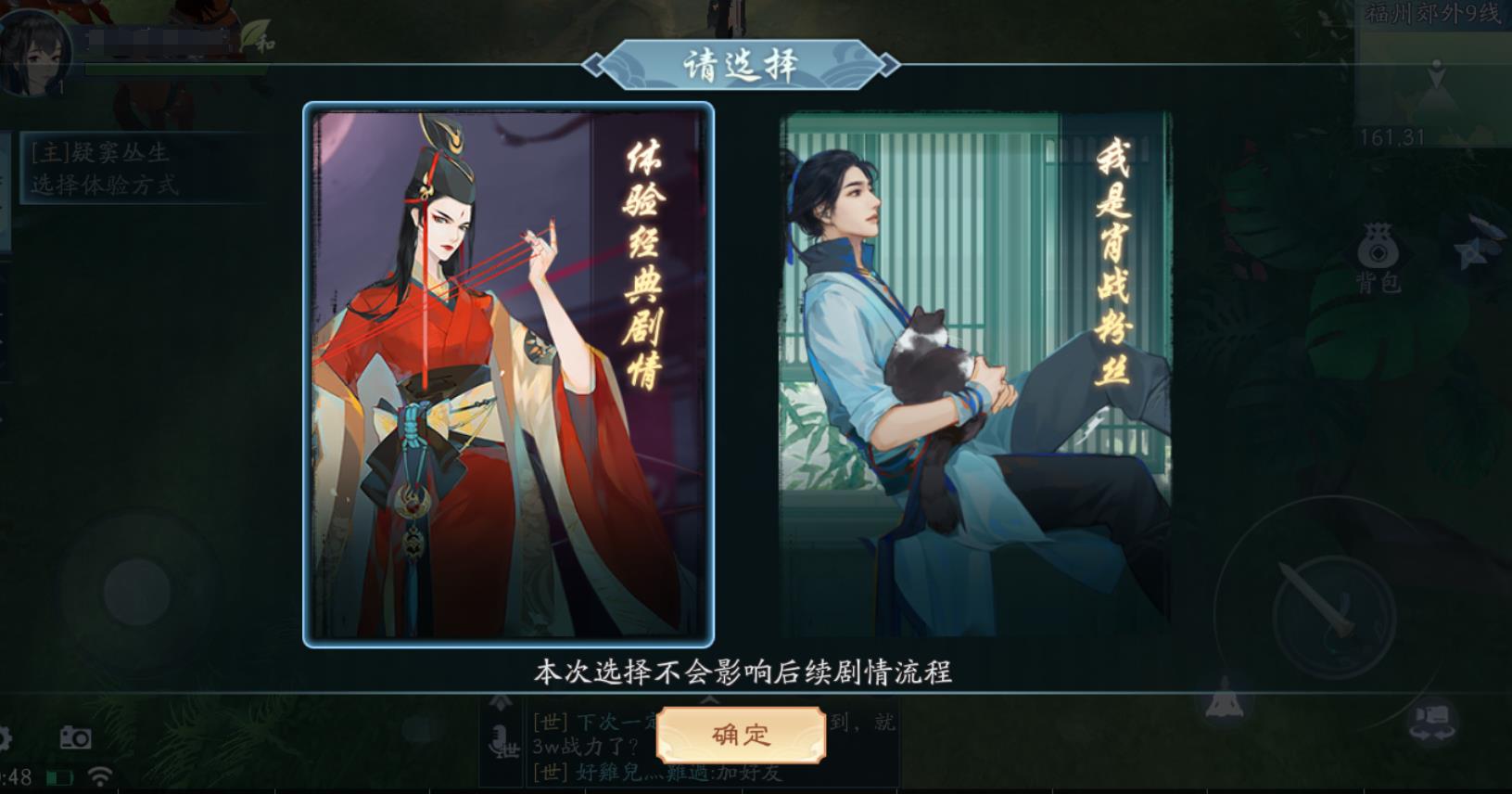Select the 体验经典剧情 story option card
This screenshot has height=794, width=1512.
pyautogui.click(x=508, y=376)
